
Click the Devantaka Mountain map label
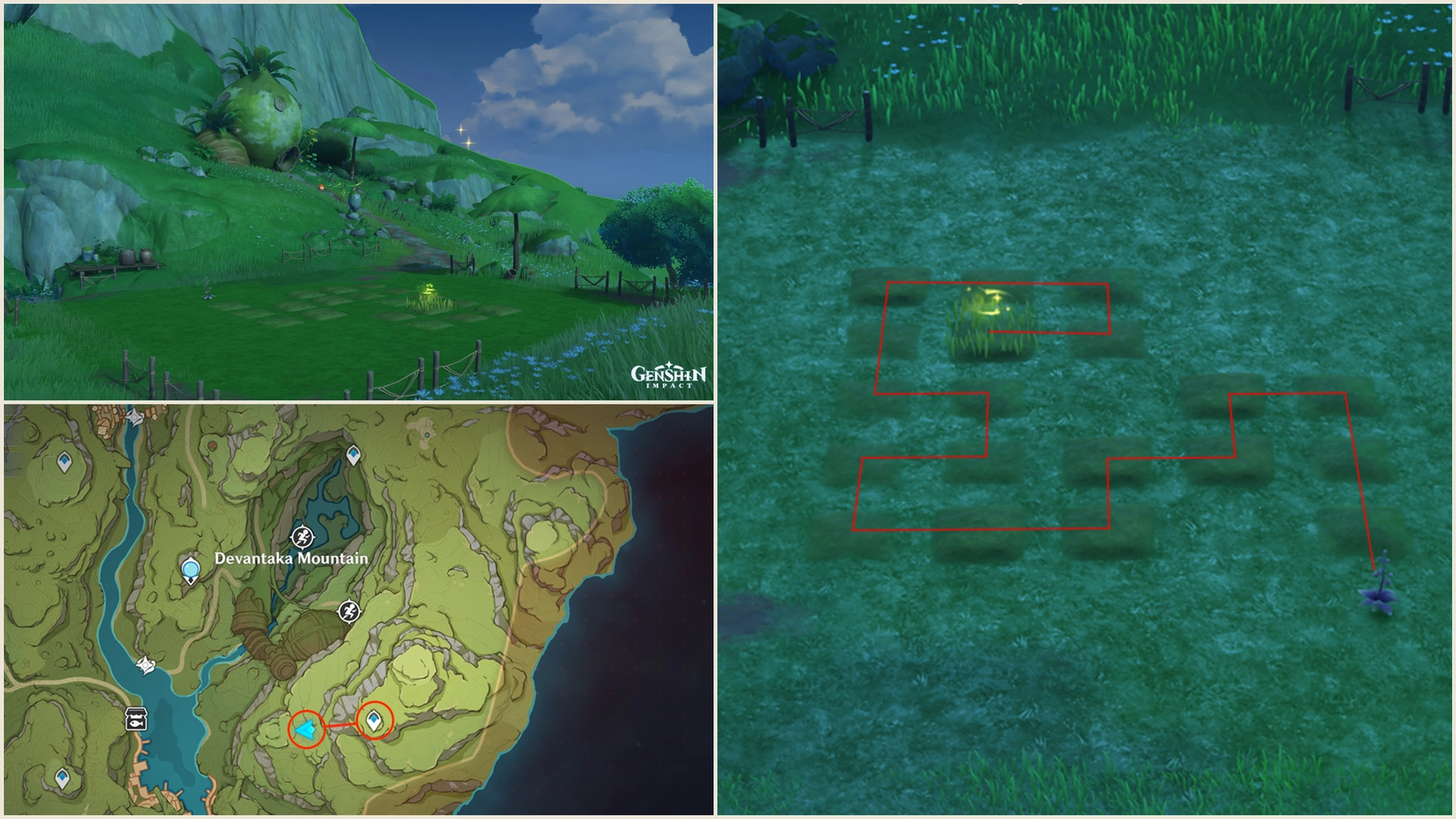click(x=292, y=559)
